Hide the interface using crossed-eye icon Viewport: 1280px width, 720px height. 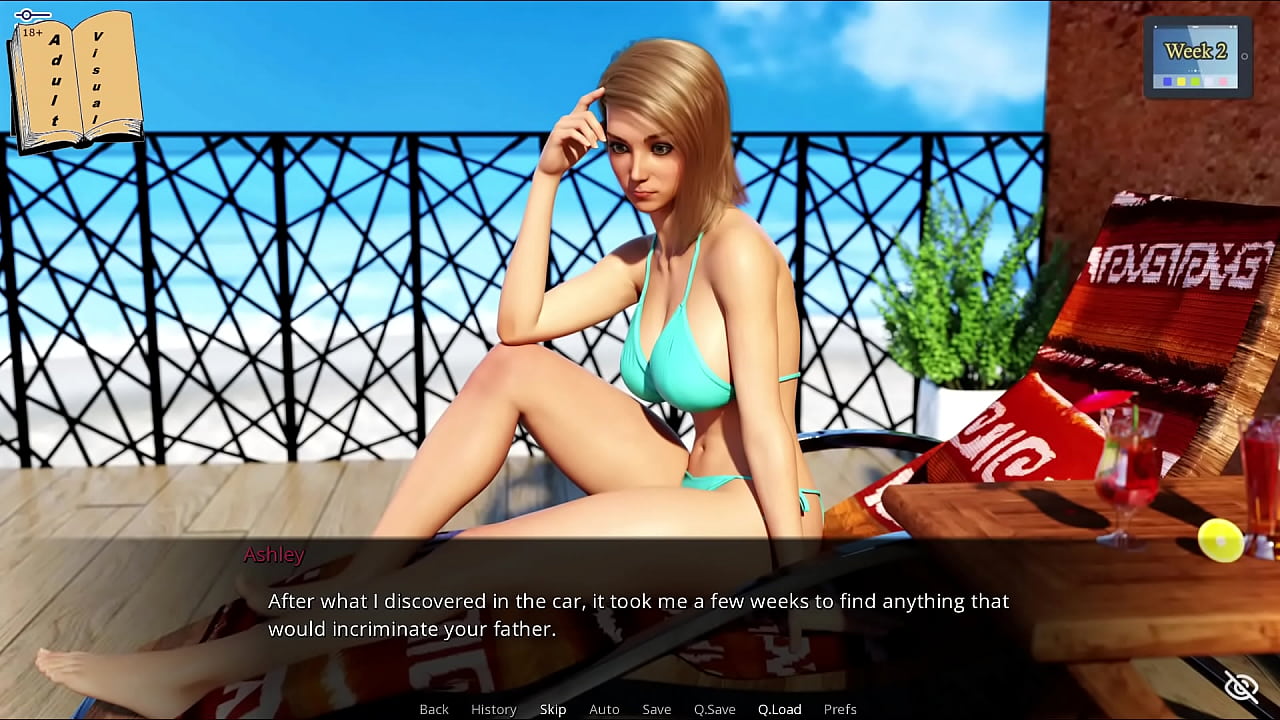tap(1241, 686)
